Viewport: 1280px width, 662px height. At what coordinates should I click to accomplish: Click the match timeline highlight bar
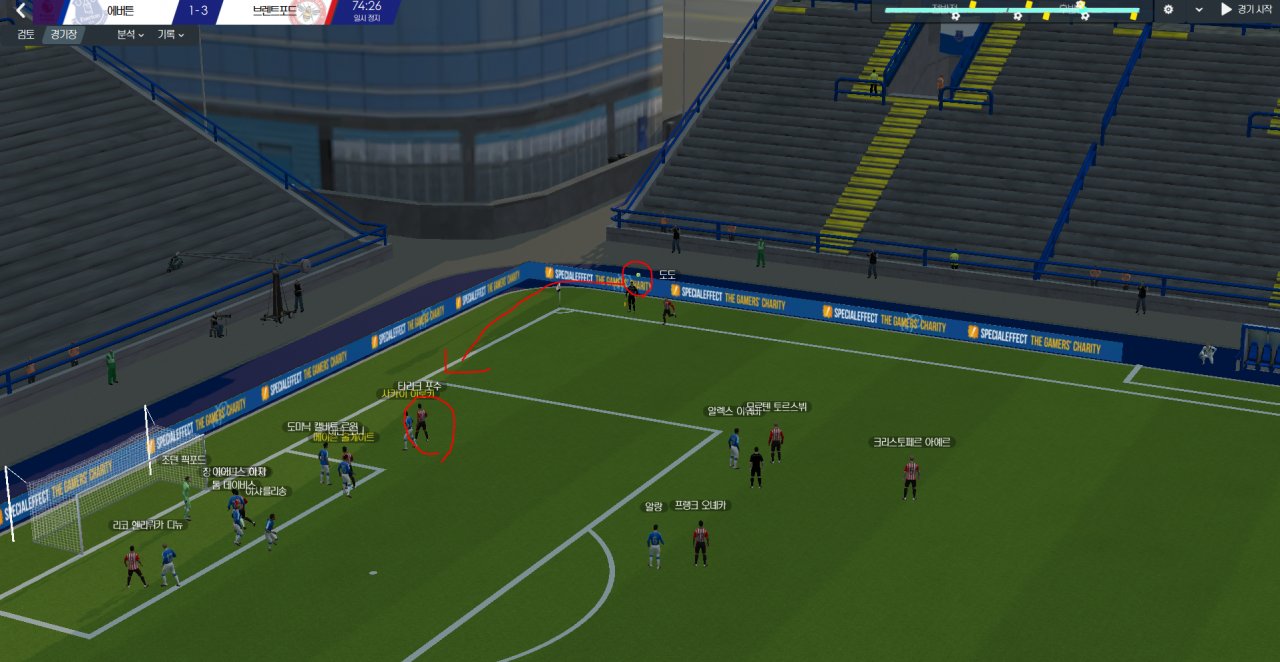pyautogui.click(x=1012, y=11)
